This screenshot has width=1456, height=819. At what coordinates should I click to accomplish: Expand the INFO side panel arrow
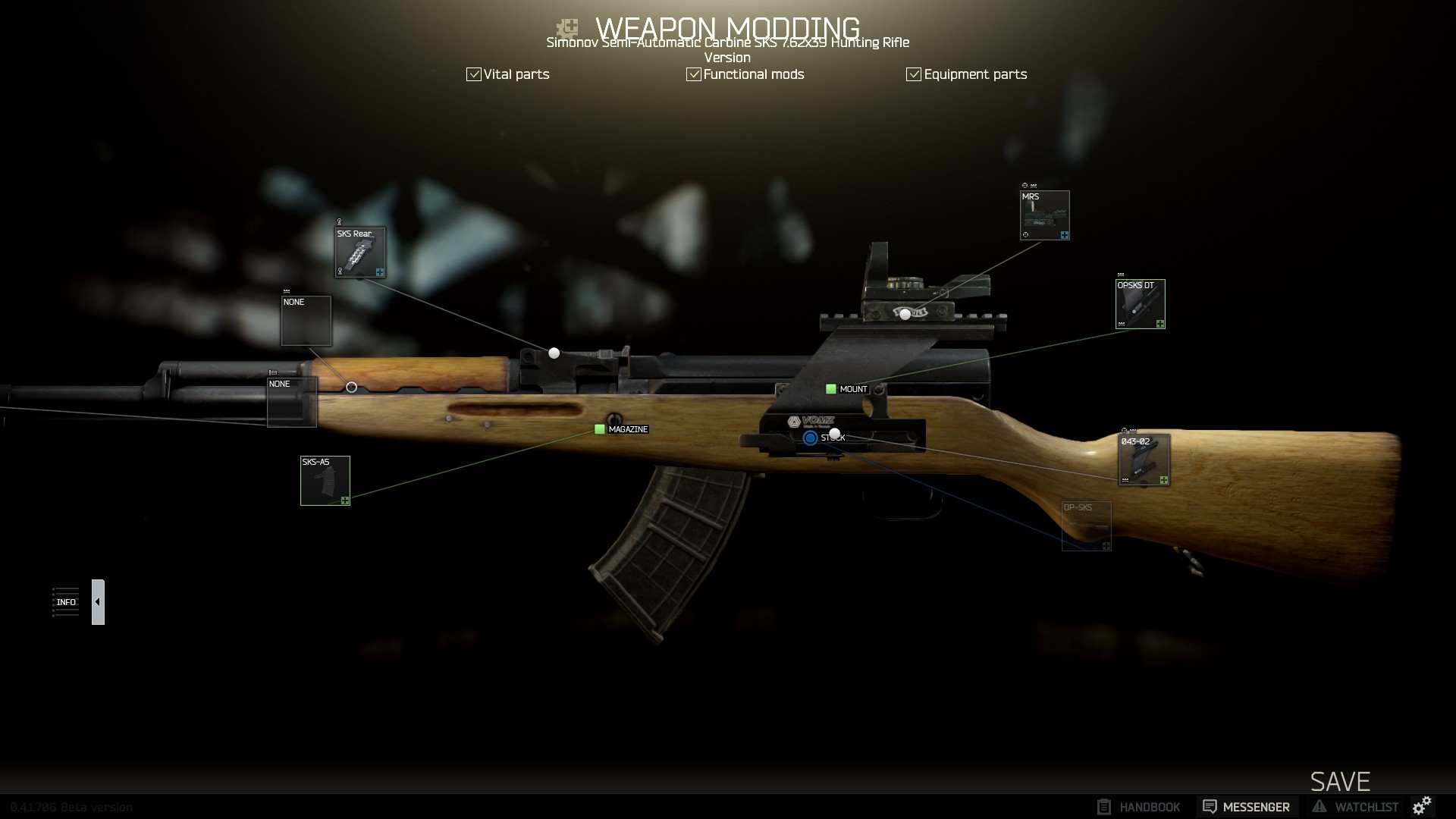[98, 602]
